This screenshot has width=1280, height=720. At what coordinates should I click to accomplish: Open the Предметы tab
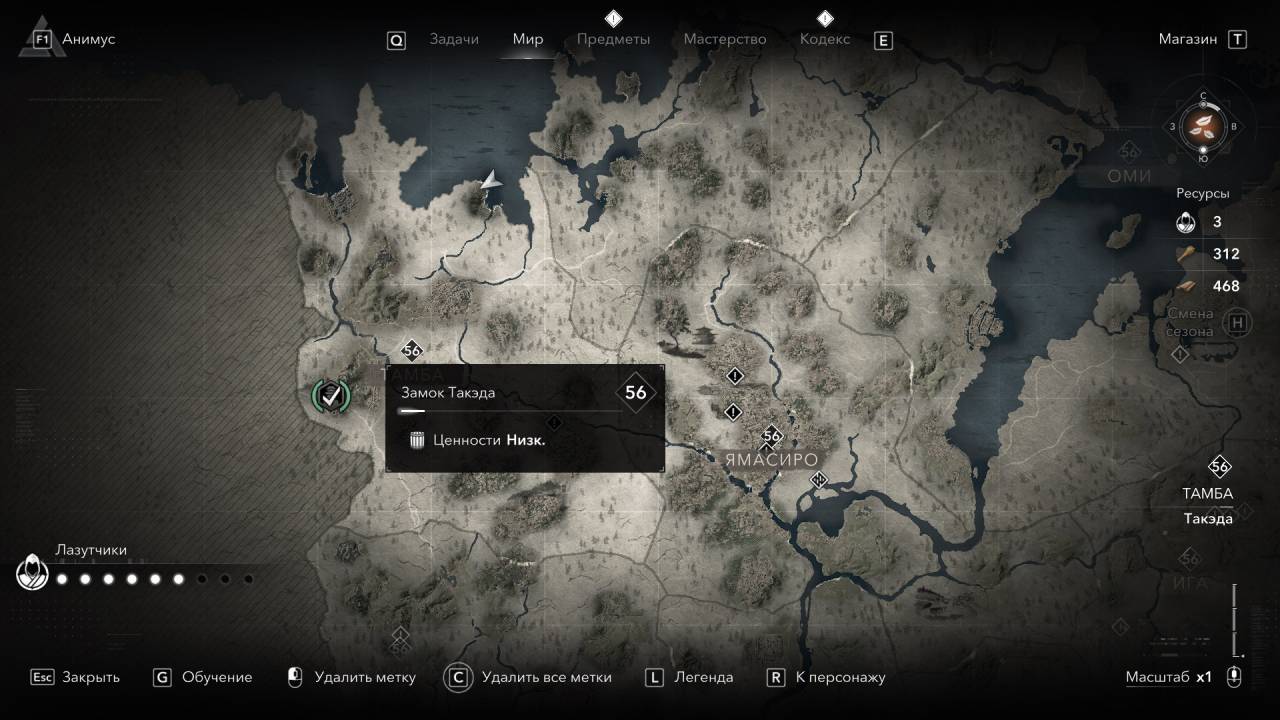[x=613, y=39]
